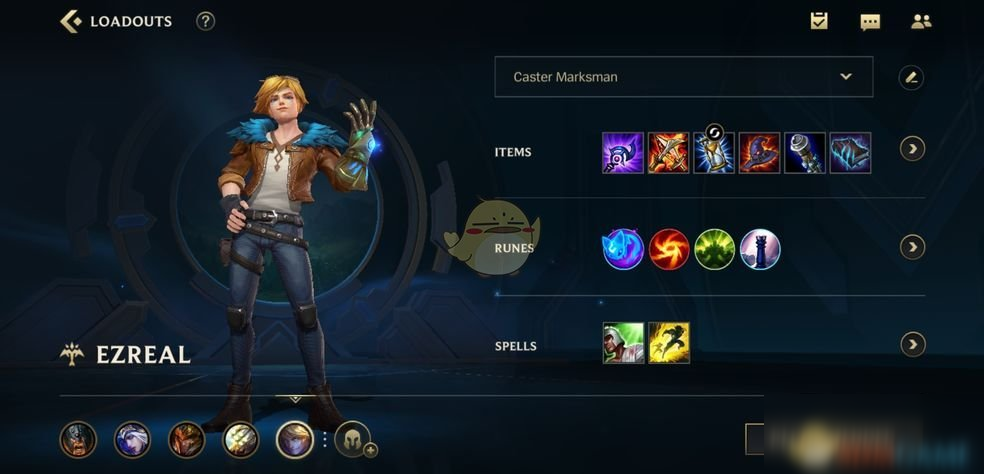This screenshot has width=984, height=474.
Task: Add a champion with the helmet plus button
Action: 353,440
